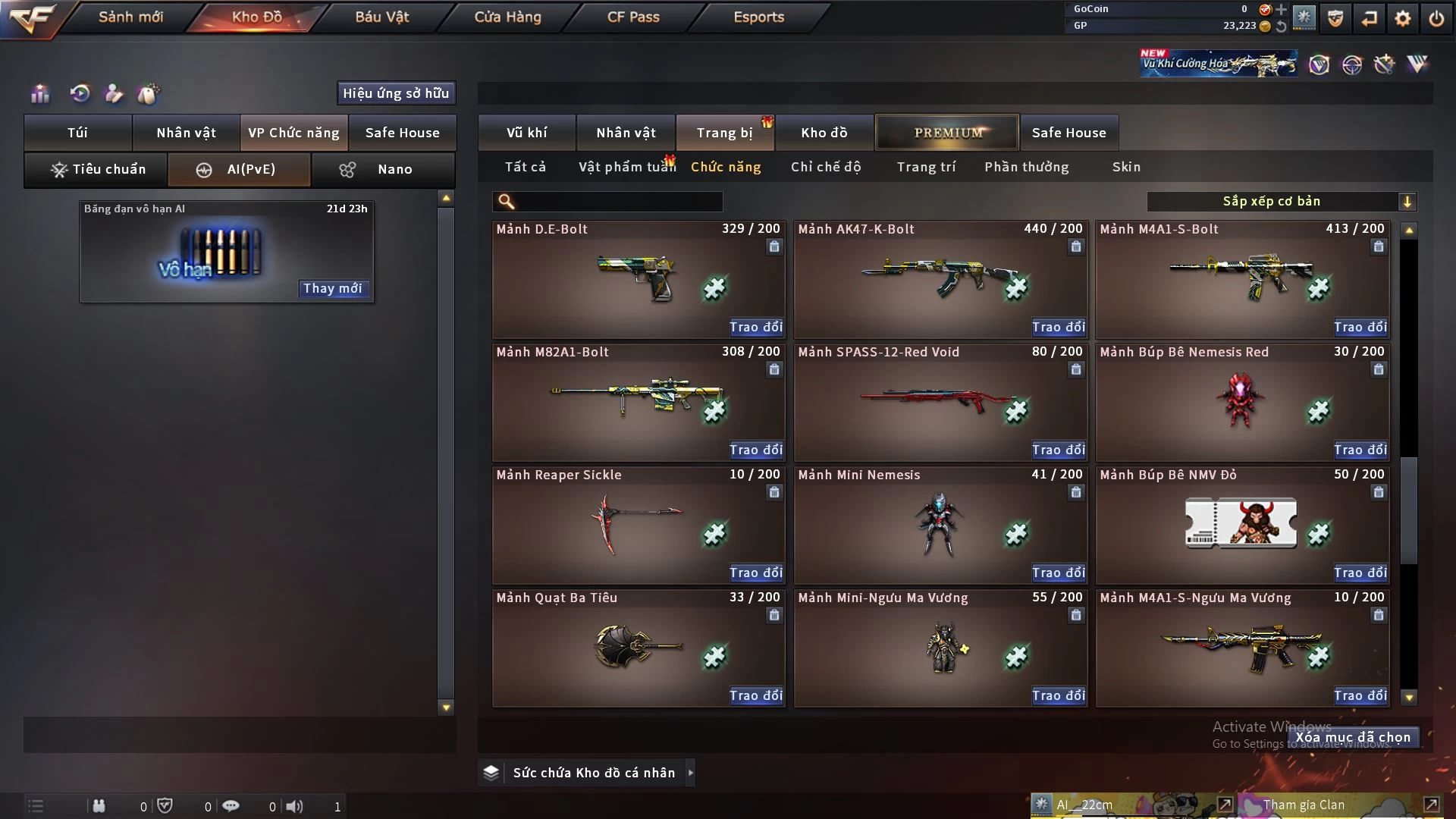Click Xóa mục đã chọn button
The image size is (1456, 819).
[1353, 737]
